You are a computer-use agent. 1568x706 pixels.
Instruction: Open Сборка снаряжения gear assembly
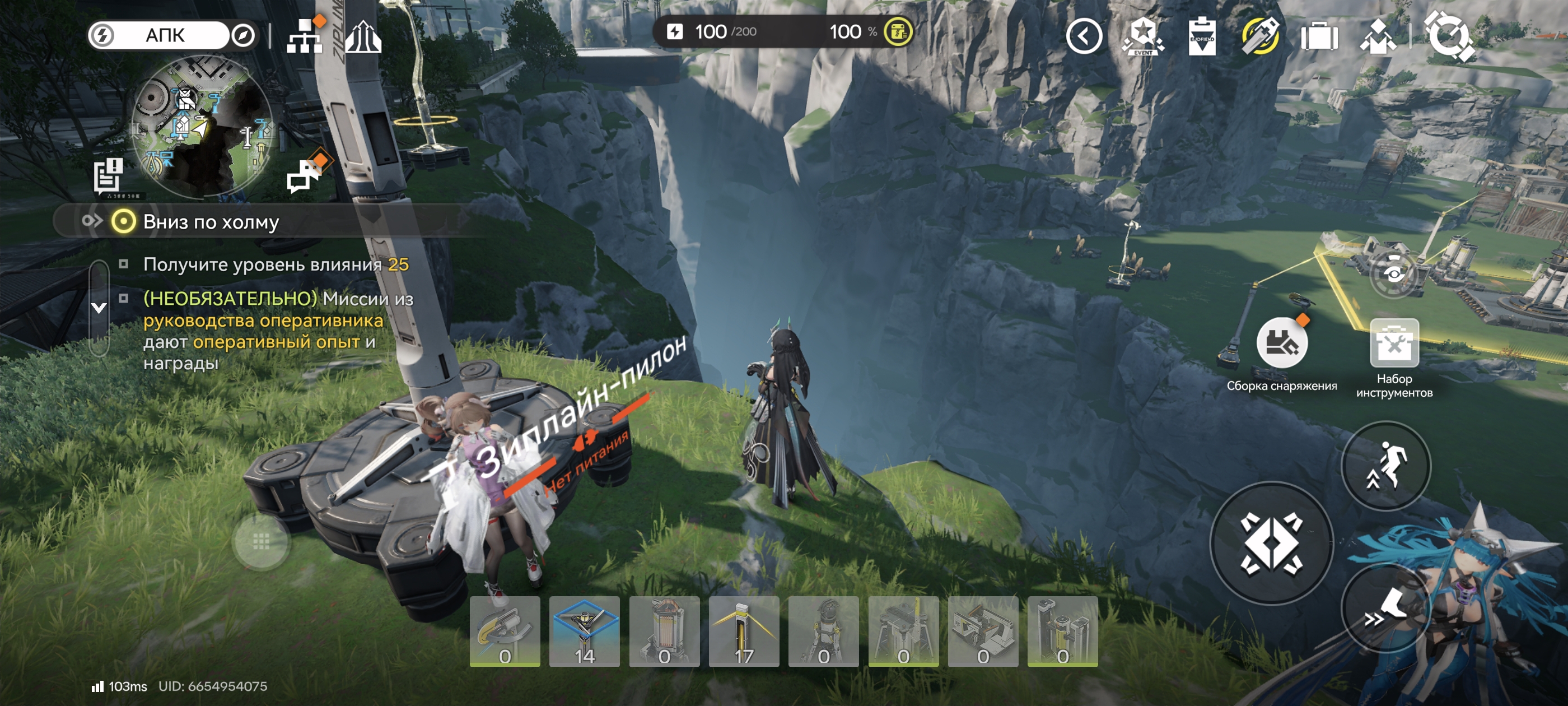(1281, 344)
